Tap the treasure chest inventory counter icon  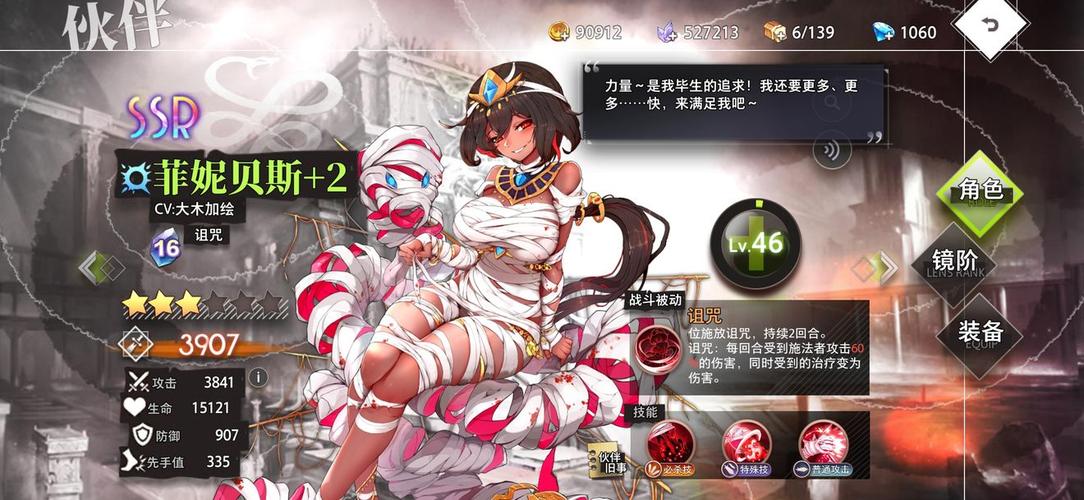tap(775, 32)
